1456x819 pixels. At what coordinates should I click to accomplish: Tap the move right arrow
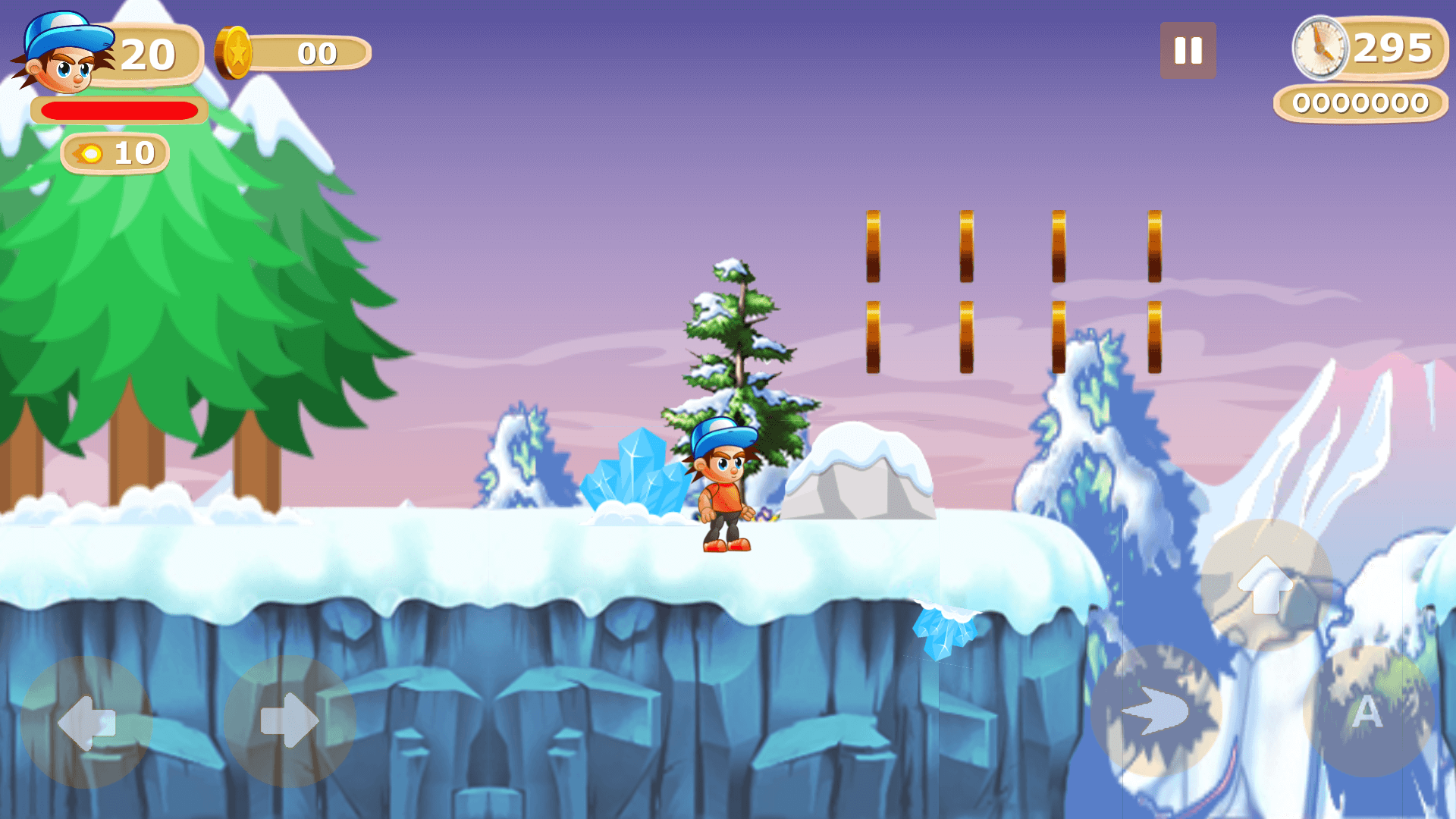290,722
